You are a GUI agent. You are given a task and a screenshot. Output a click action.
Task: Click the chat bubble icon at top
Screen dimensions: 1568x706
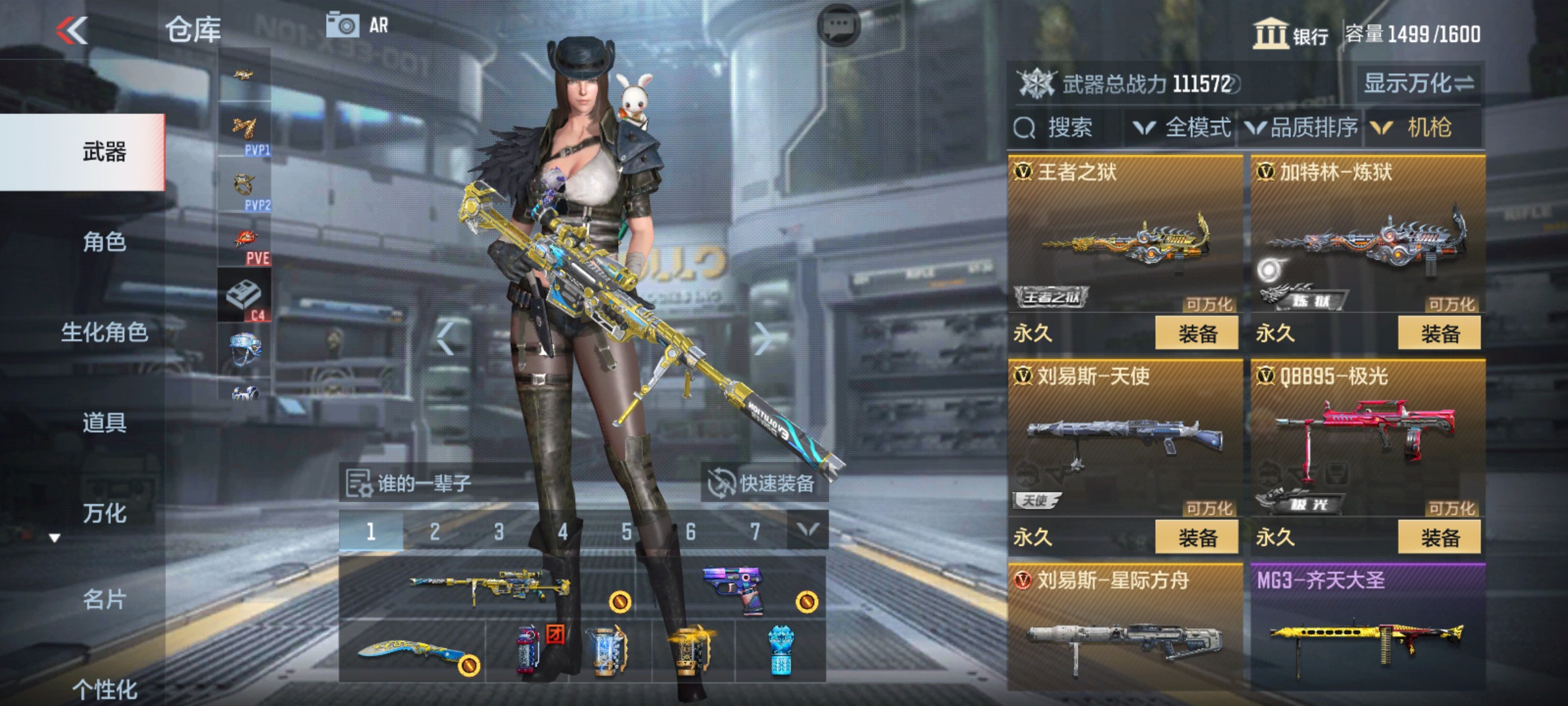pos(838,24)
